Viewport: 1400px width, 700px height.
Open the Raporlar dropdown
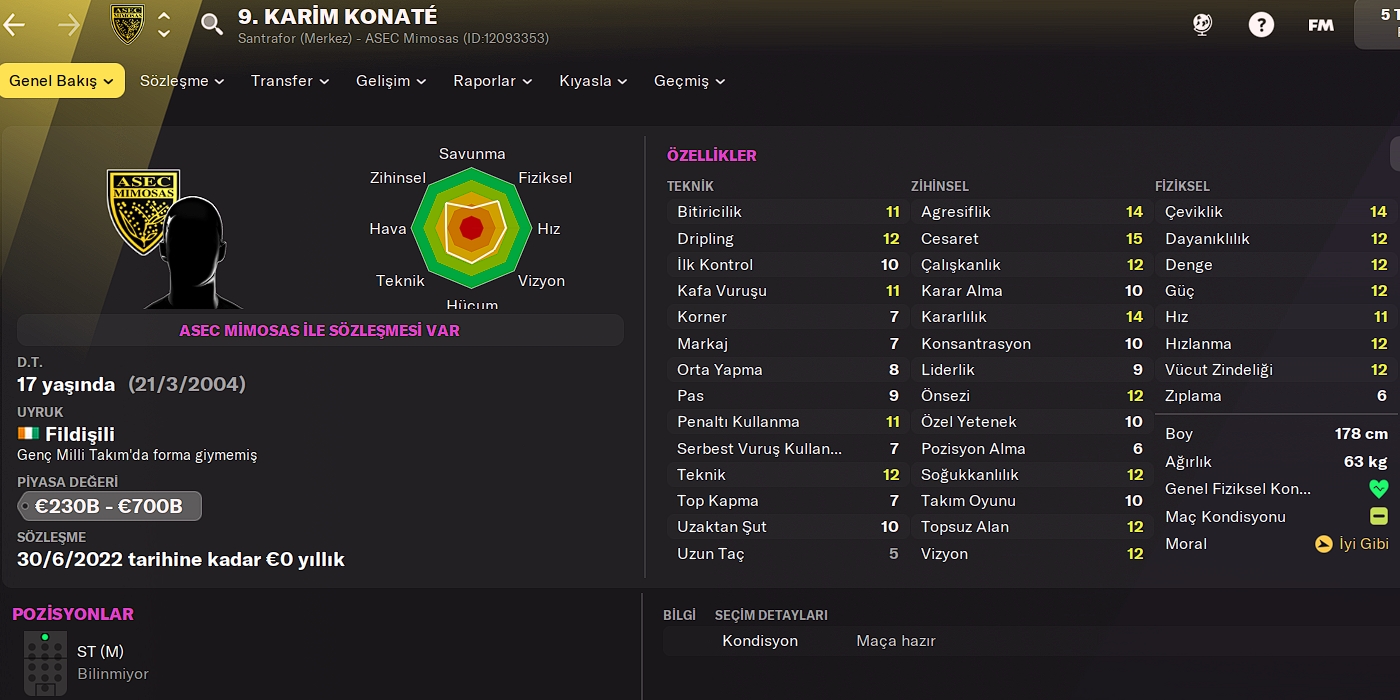coord(492,81)
